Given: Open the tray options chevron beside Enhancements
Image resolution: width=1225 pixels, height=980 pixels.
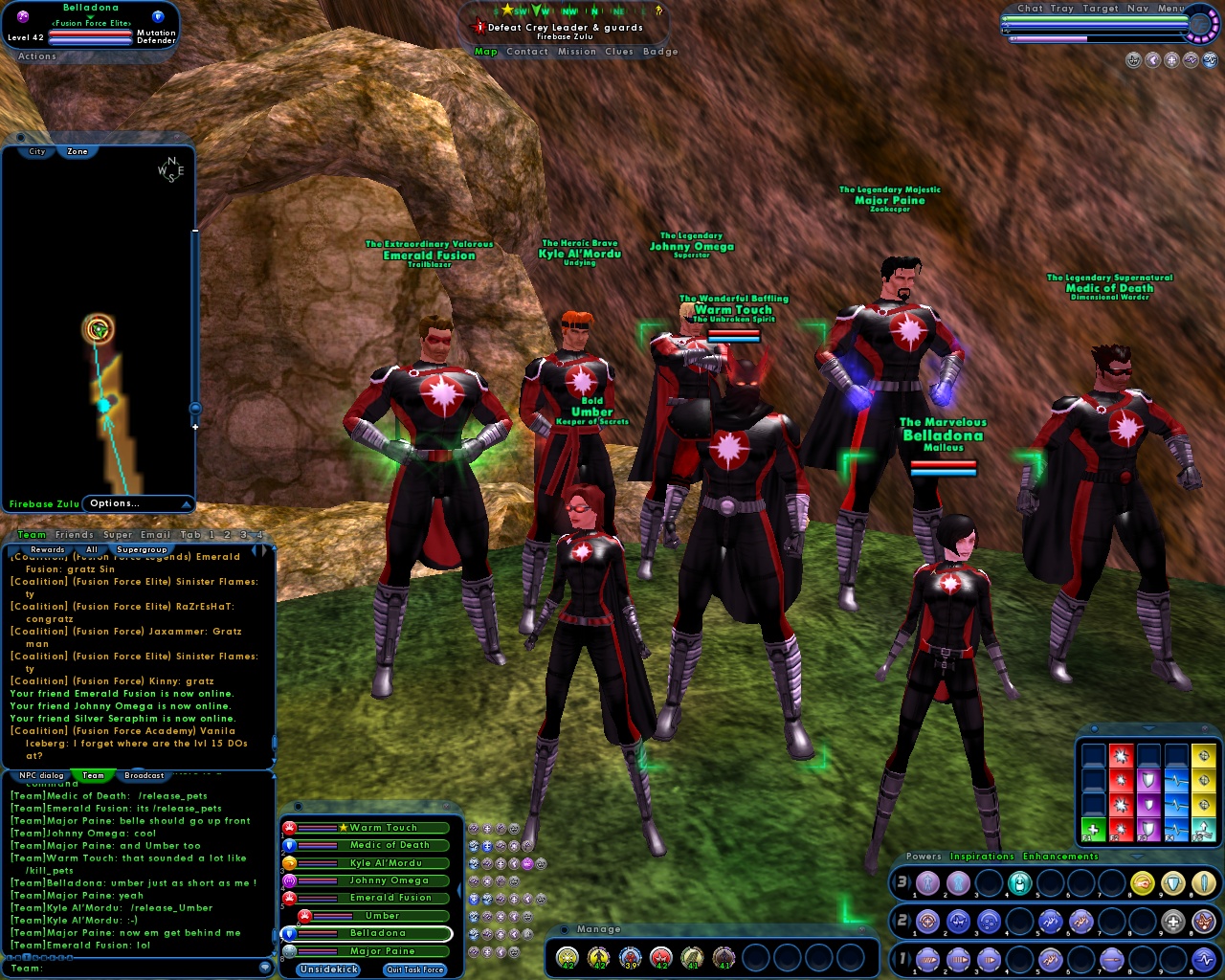Looking at the screenshot, I should tap(1136, 857).
